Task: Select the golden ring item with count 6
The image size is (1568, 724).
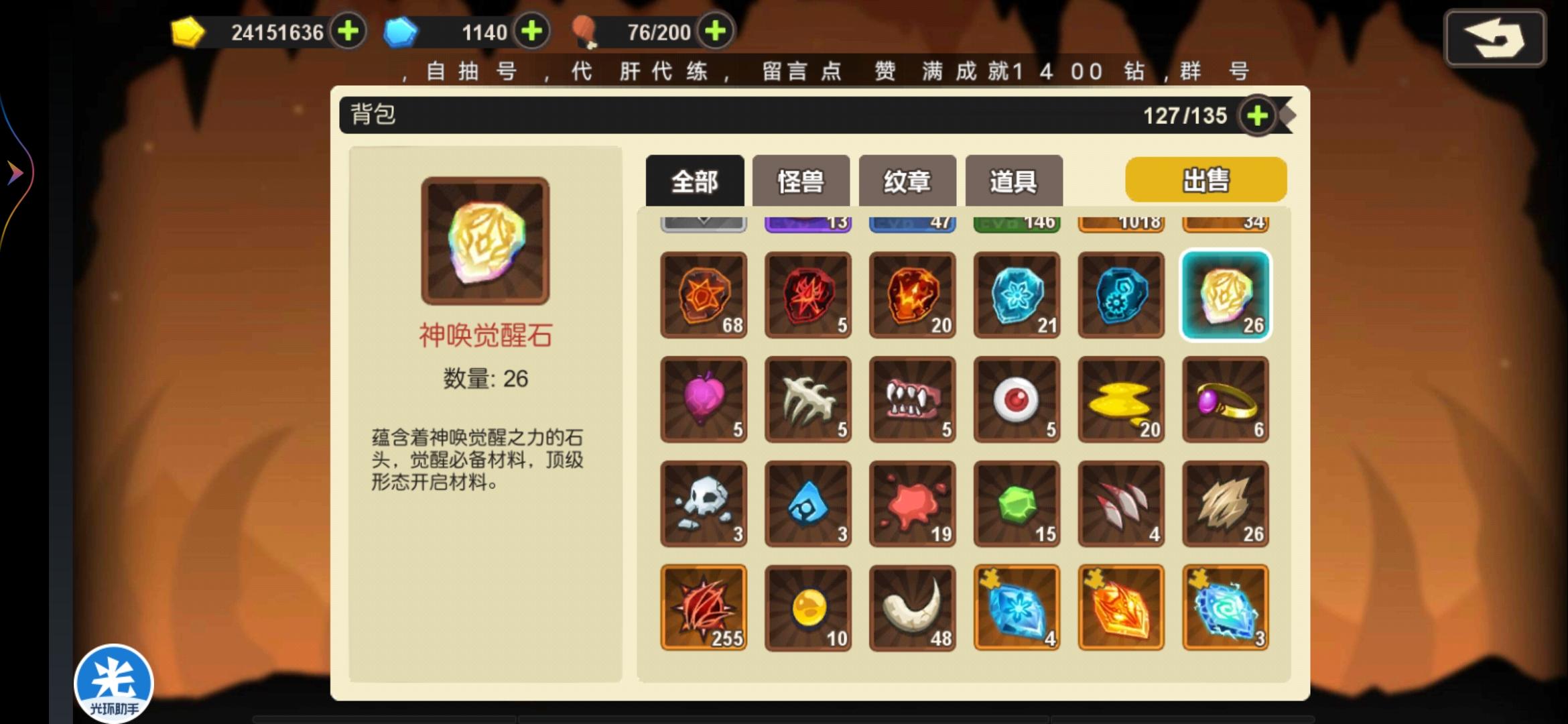Action: click(x=1224, y=399)
